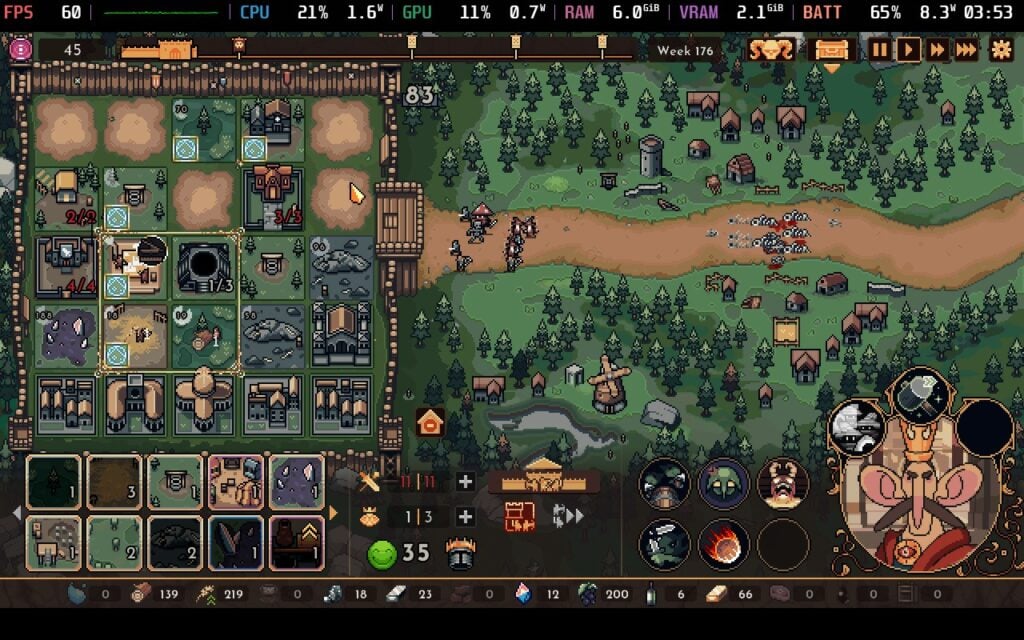Viewport: 1024px width, 640px height.
Task: Add a worker with the plus button
Action: pos(465,517)
